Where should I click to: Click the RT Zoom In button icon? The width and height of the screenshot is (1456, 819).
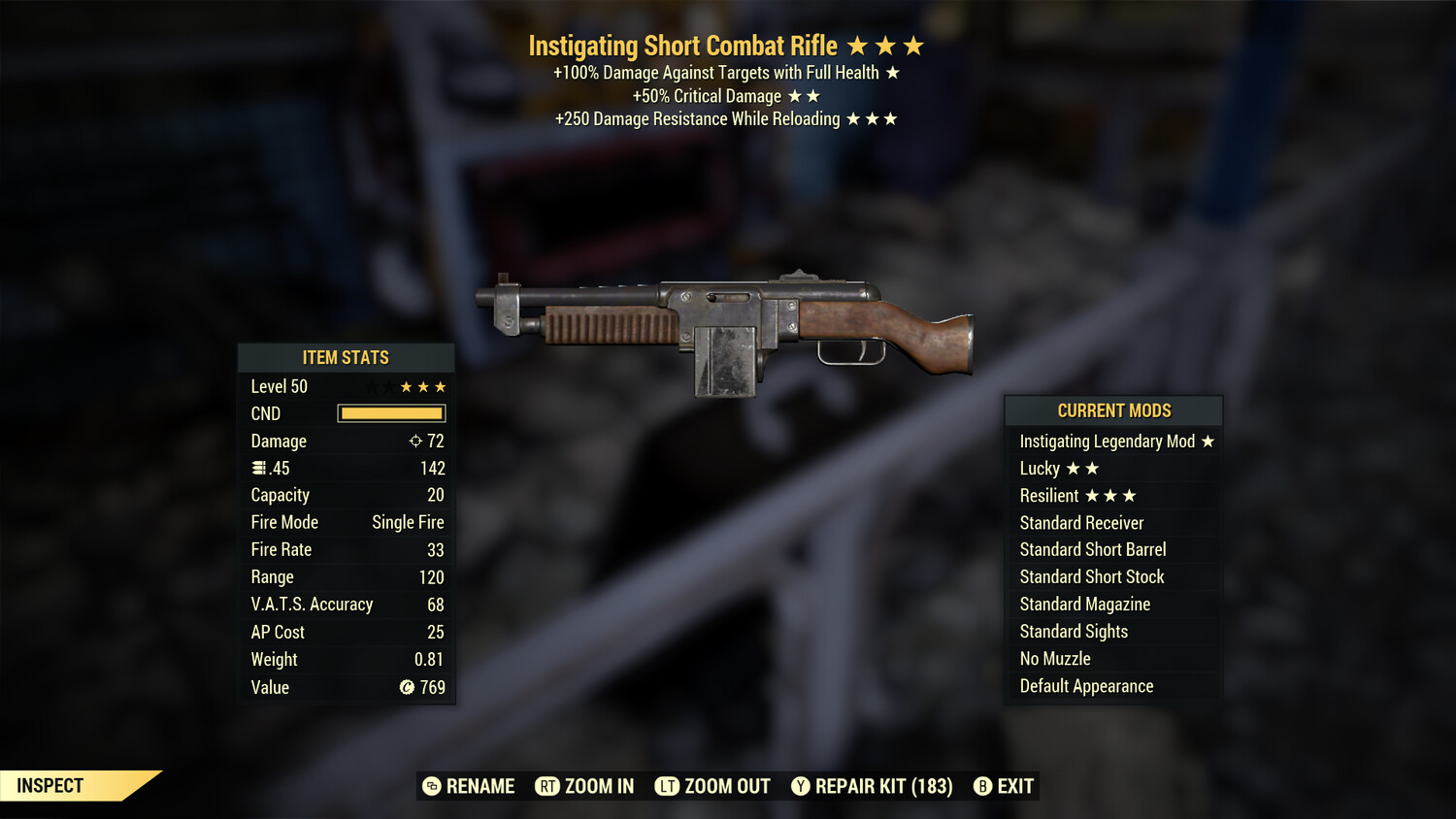click(548, 786)
